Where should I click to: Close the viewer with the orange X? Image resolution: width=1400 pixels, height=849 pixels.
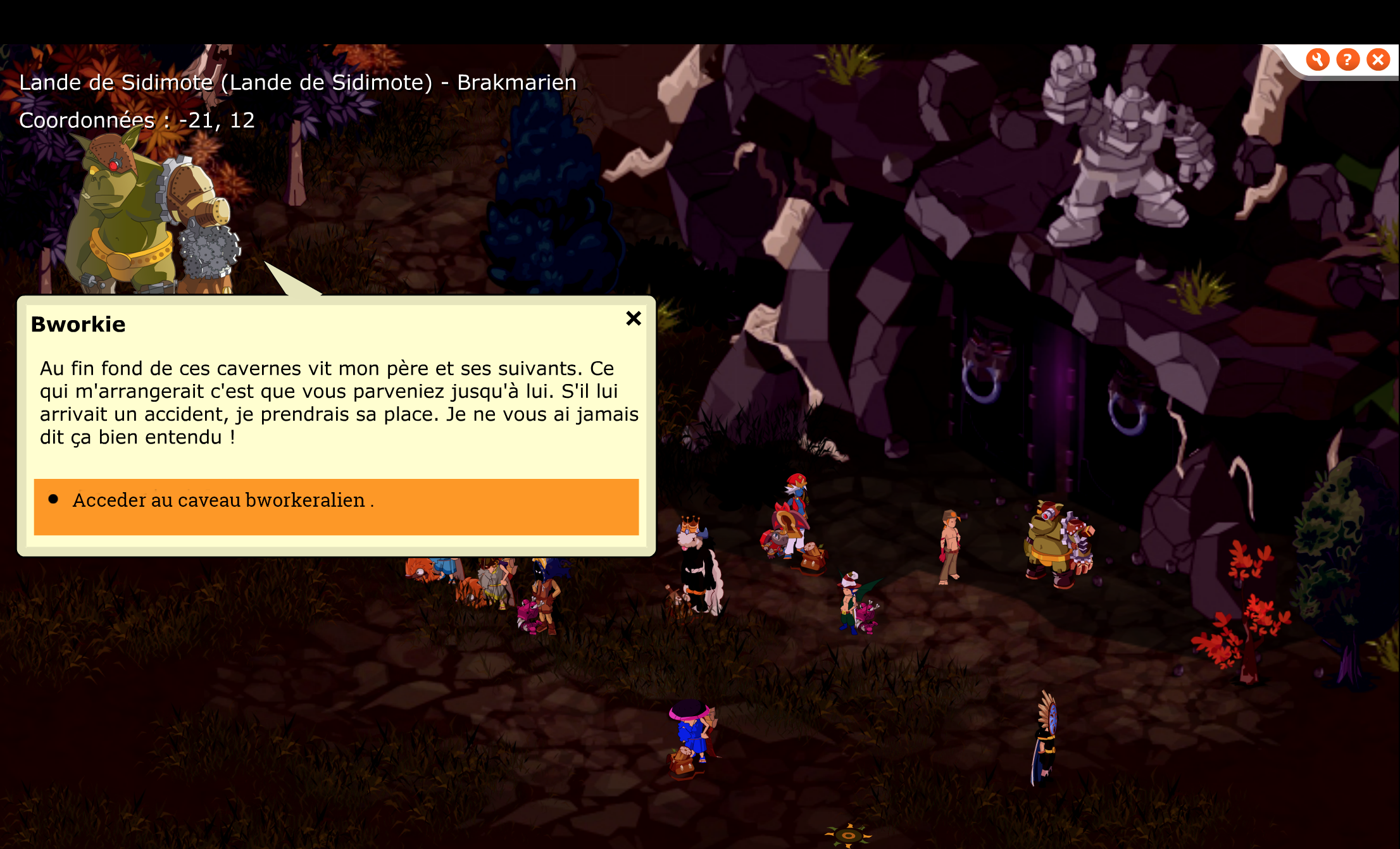1378,60
